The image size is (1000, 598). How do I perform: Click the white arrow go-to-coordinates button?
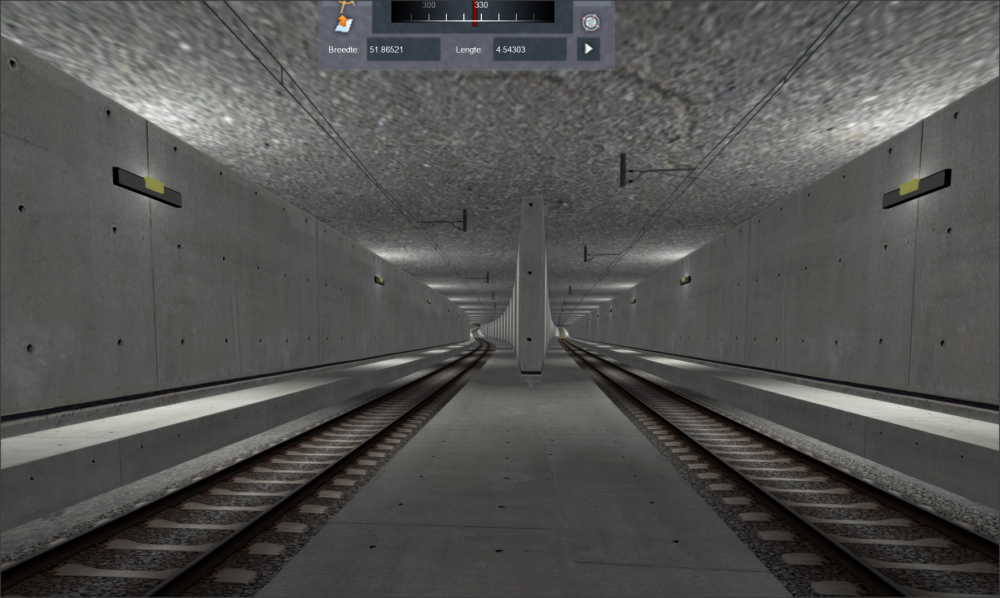tap(588, 49)
